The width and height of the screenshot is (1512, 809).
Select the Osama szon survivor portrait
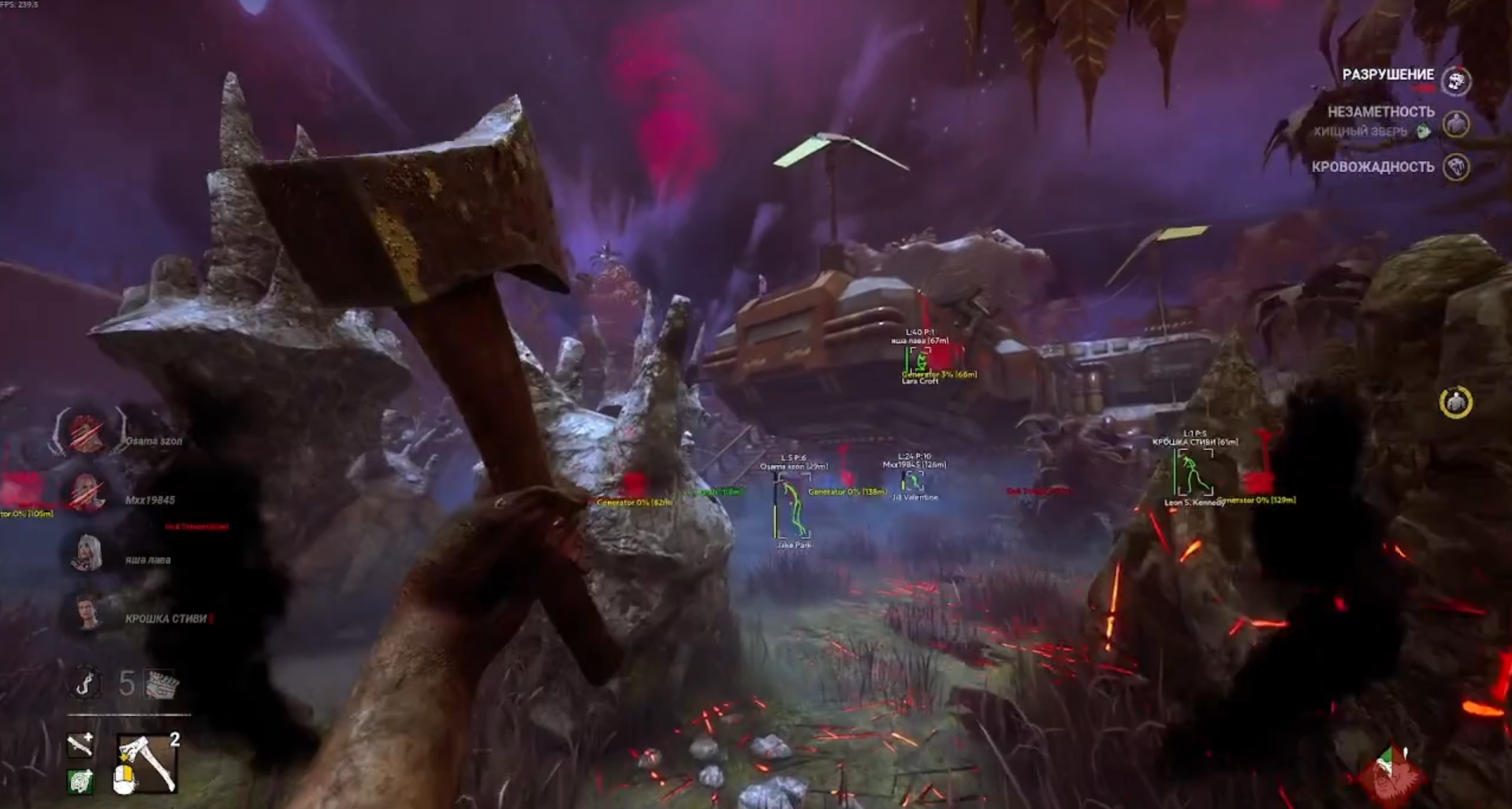pyautogui.click(x=86, y=433)
